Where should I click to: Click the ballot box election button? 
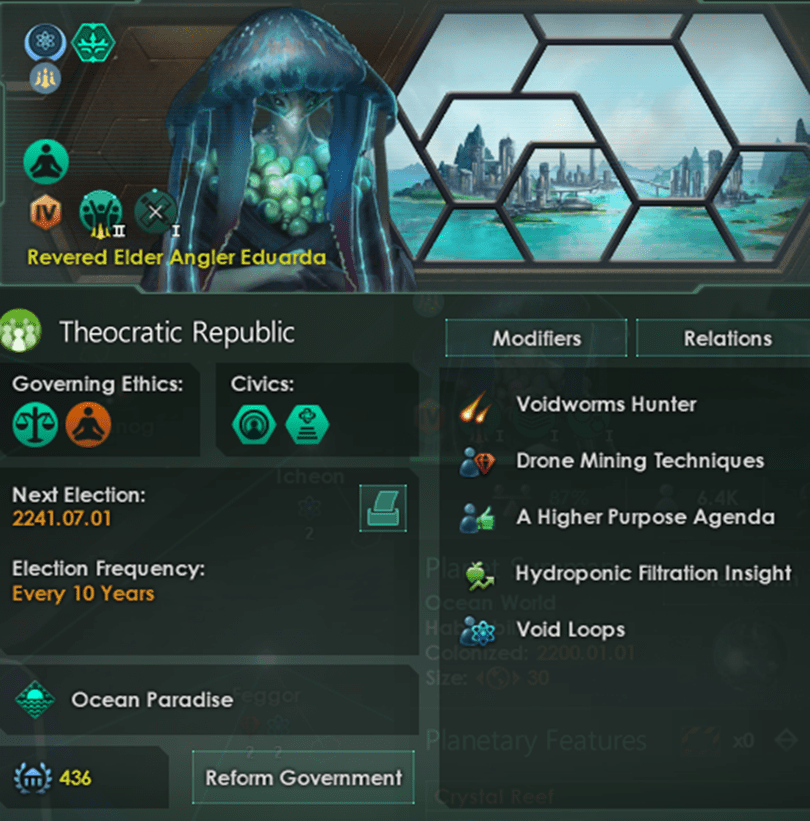(x=382, y=508)
